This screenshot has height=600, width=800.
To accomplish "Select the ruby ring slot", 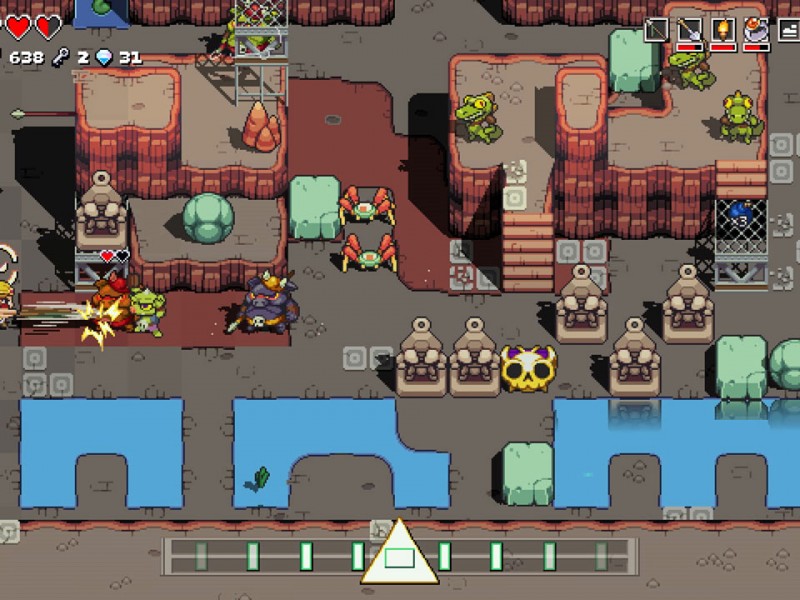I will (x=756, y=30).
